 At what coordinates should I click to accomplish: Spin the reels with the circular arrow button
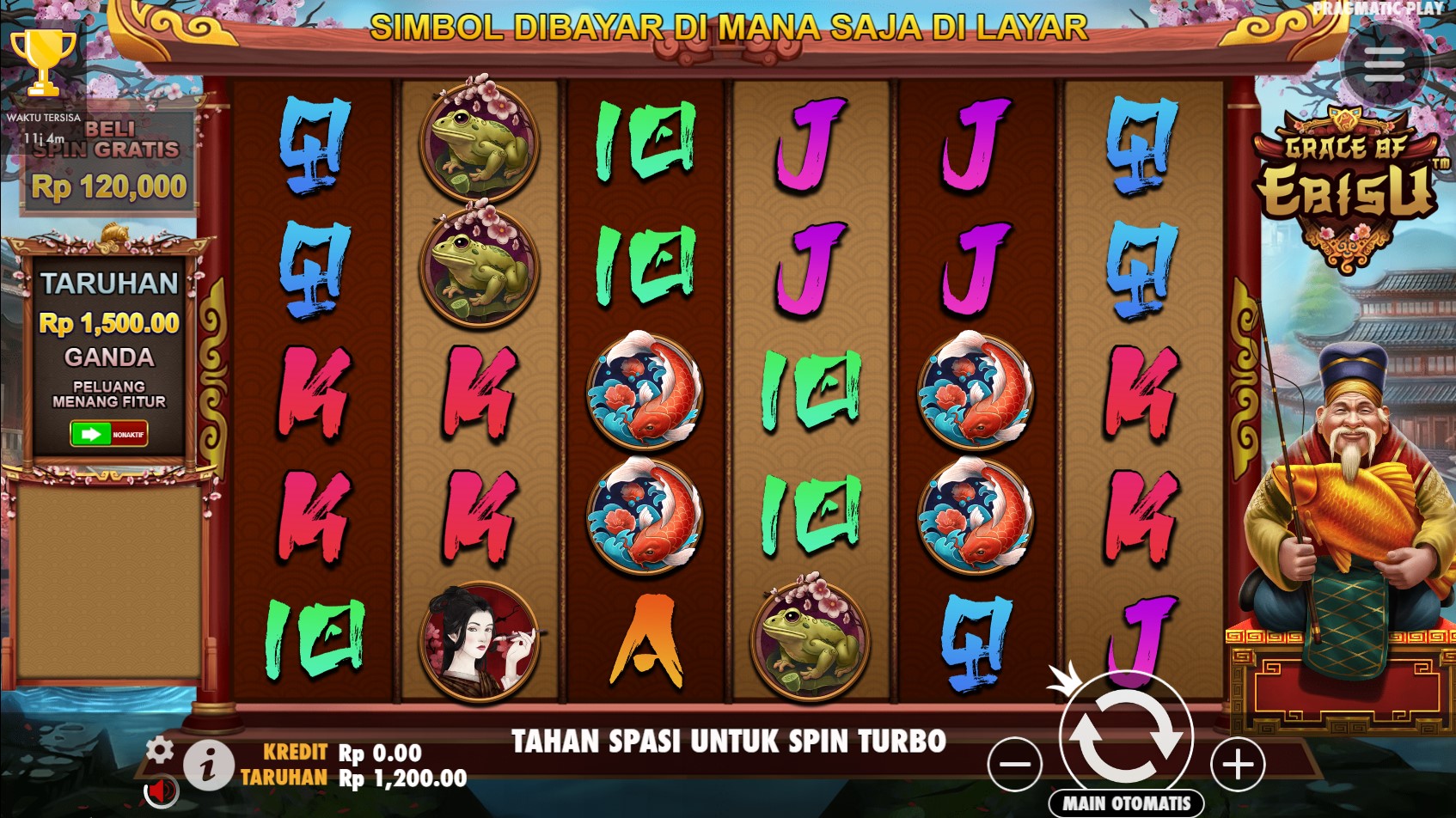1126,737
